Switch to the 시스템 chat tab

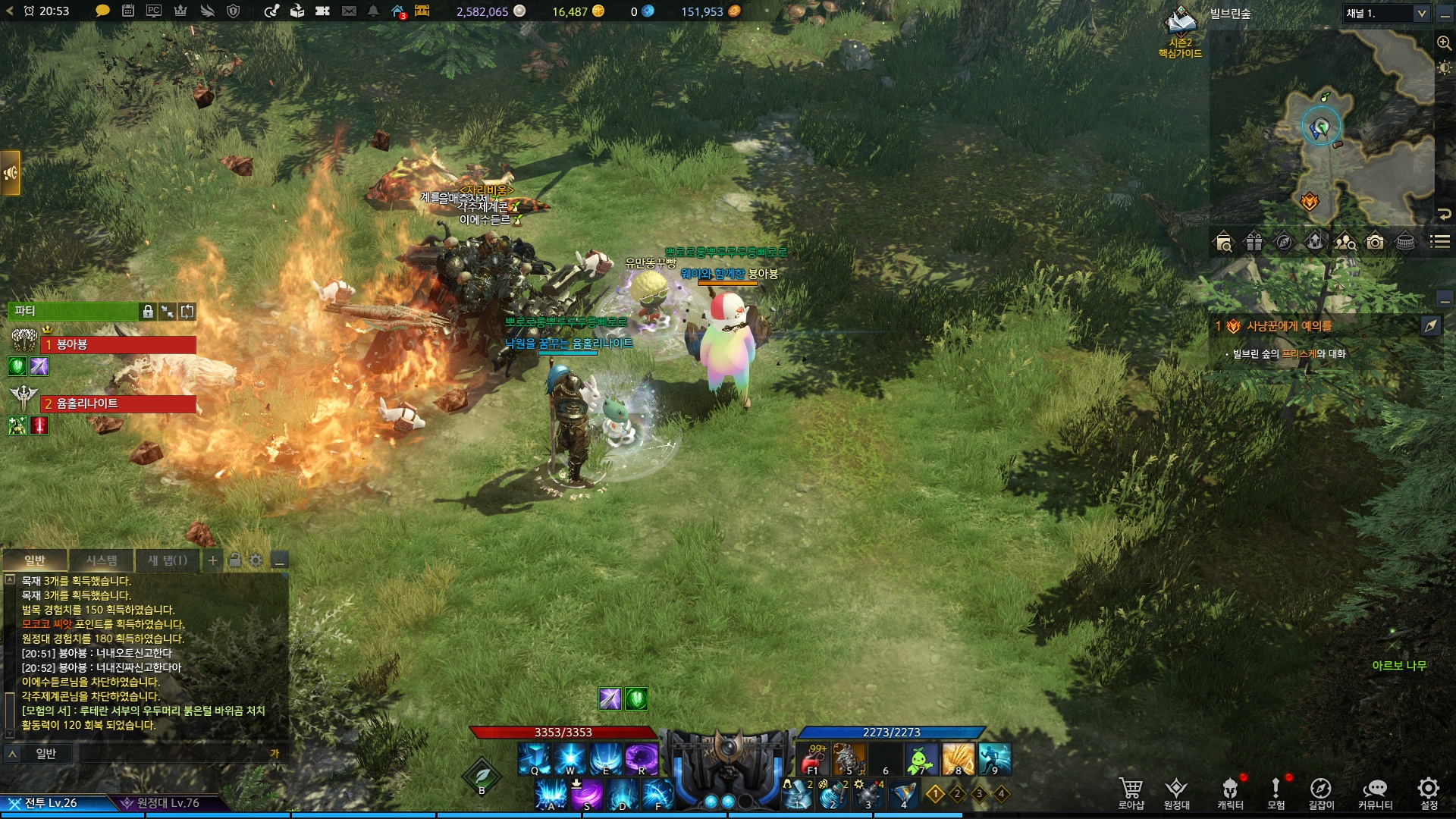(101, 560)
